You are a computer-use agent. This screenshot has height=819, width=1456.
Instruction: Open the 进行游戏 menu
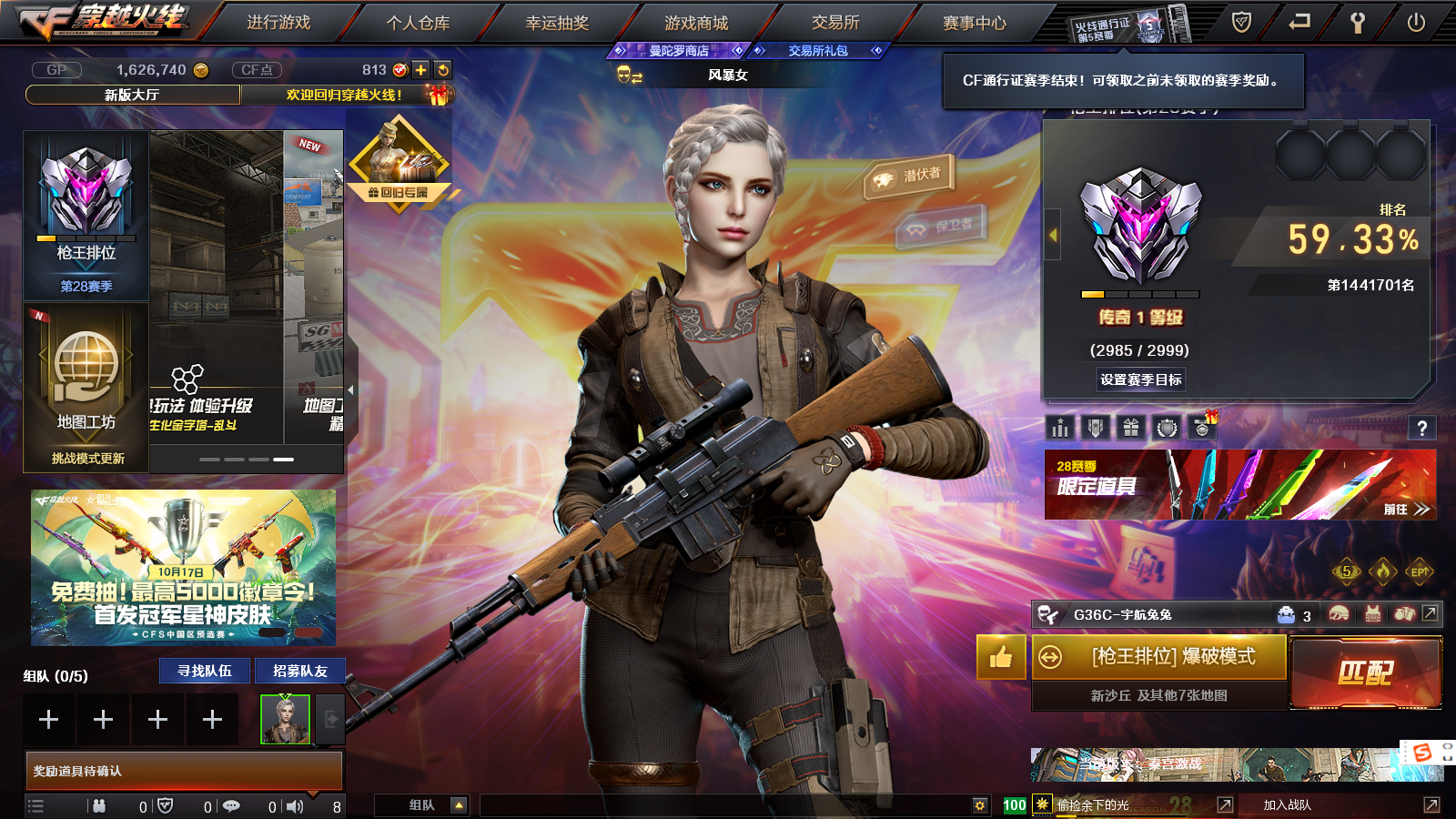click(278, 23)
